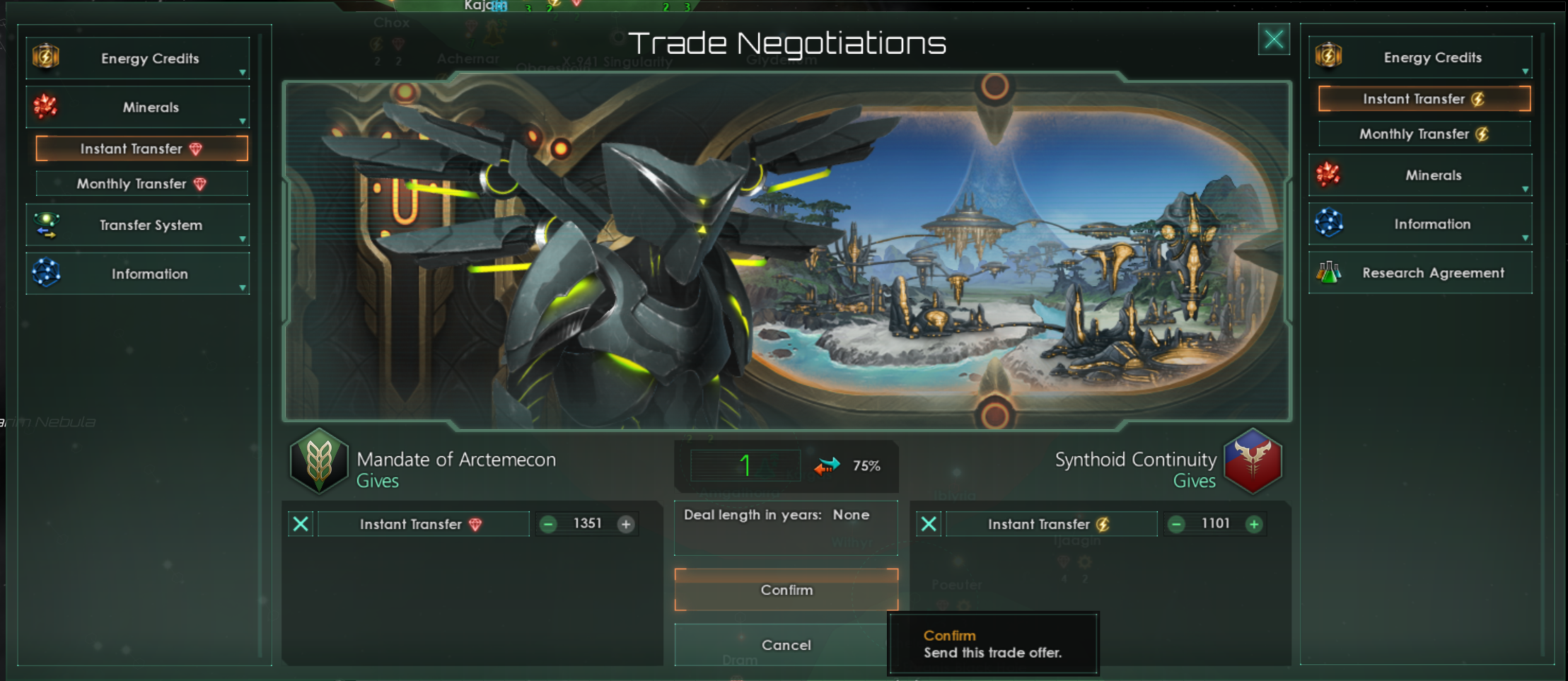The height and width of the screenshot is (681, 1568).
Task: Select Mandate's Monthly Transfer of minerals
Action: click(141, 184)
